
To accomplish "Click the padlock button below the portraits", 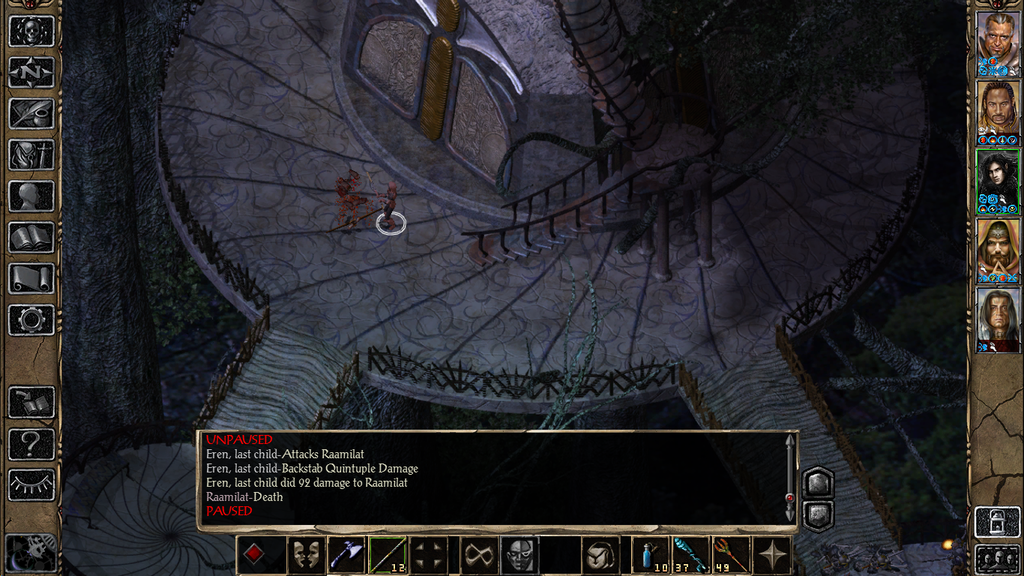I will 997,521.
